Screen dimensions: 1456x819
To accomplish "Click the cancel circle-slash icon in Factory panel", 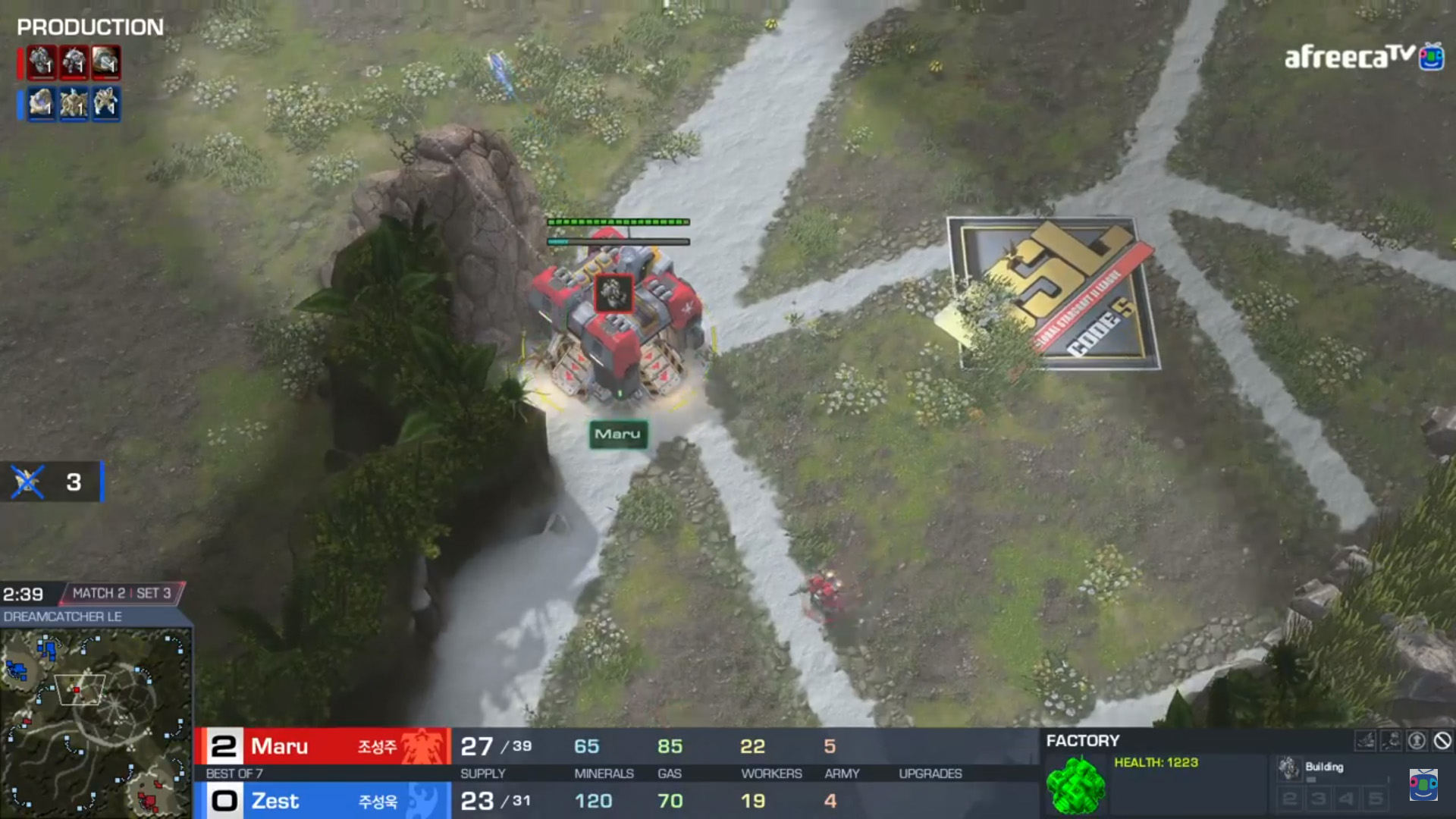I will (1442, 741).
